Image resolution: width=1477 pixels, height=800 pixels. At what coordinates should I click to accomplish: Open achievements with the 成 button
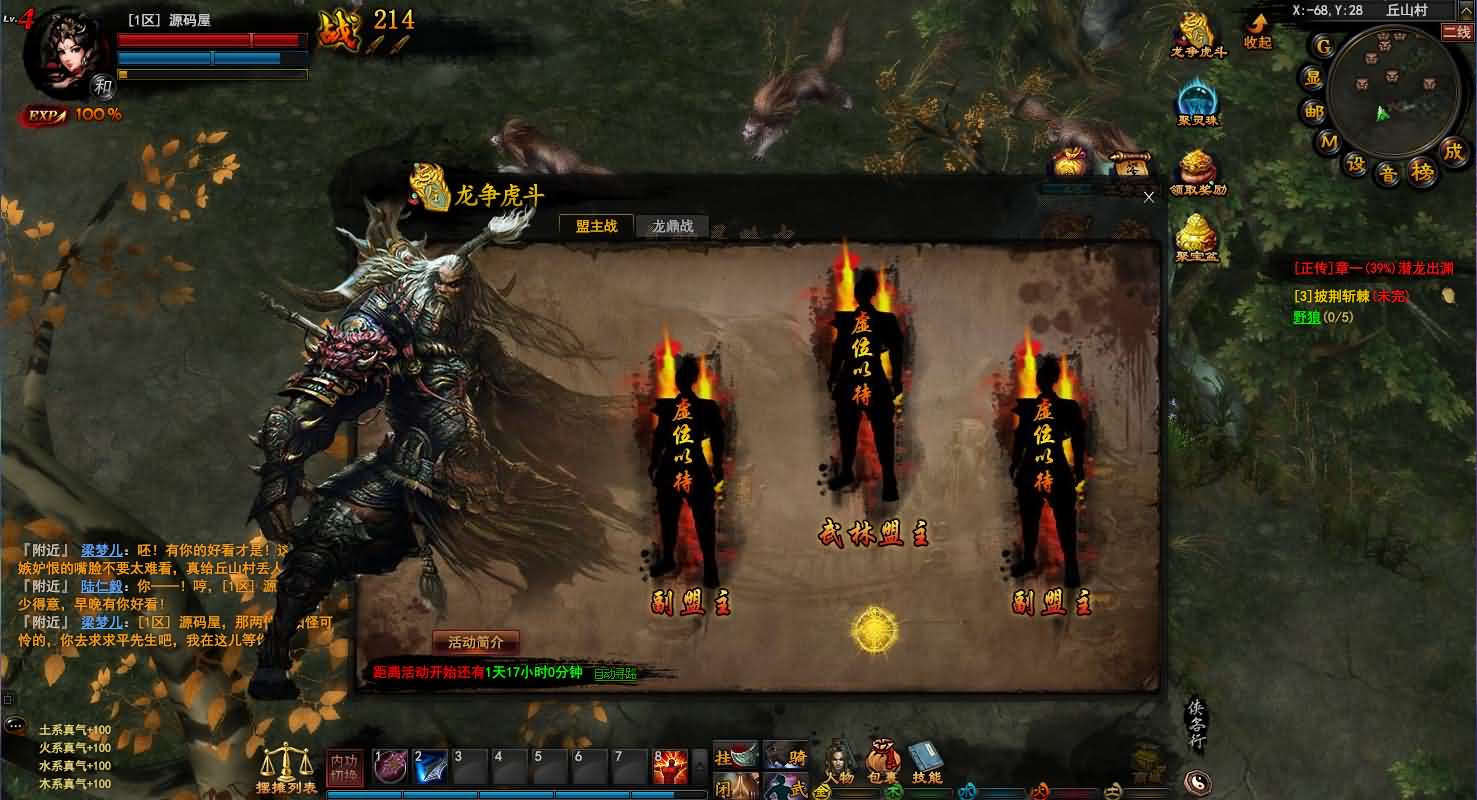point(1453,152)
